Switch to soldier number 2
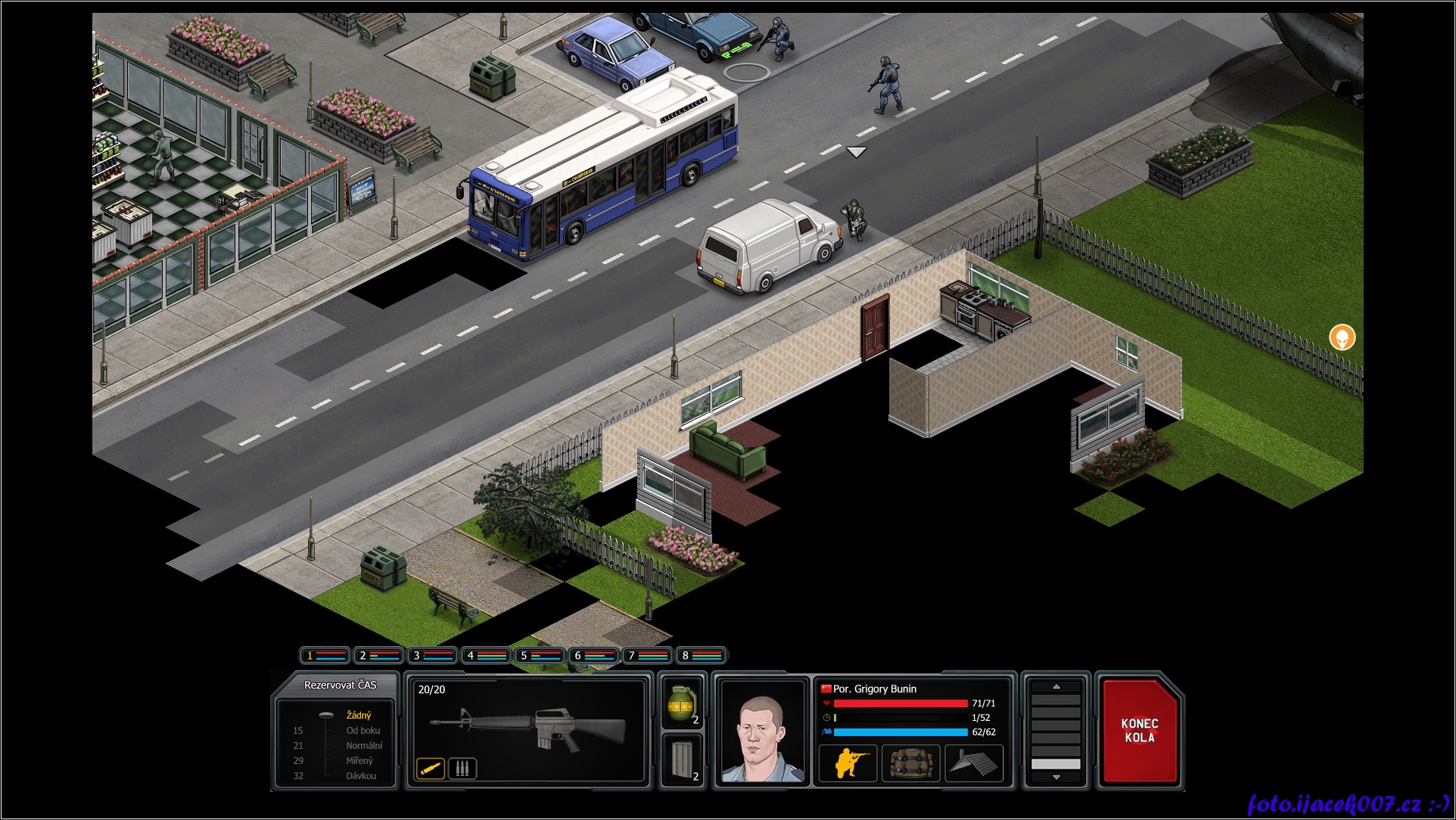Screen dimensions: 1456x820 tap(378, 655)
